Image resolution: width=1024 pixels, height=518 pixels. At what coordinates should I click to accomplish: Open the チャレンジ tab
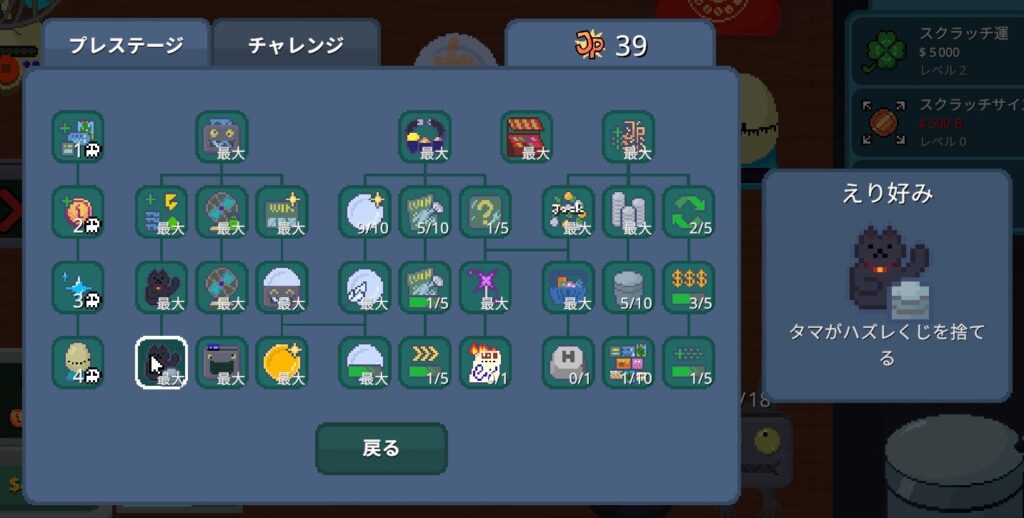click(295, 45)
